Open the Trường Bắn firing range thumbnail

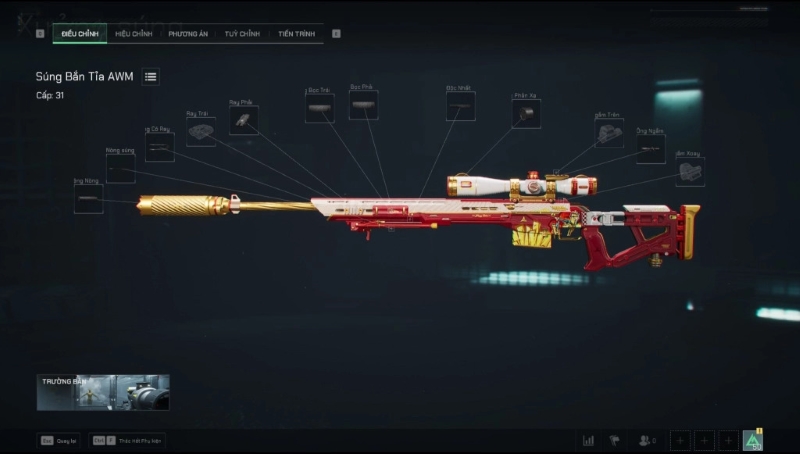click(x=103, y=393)
